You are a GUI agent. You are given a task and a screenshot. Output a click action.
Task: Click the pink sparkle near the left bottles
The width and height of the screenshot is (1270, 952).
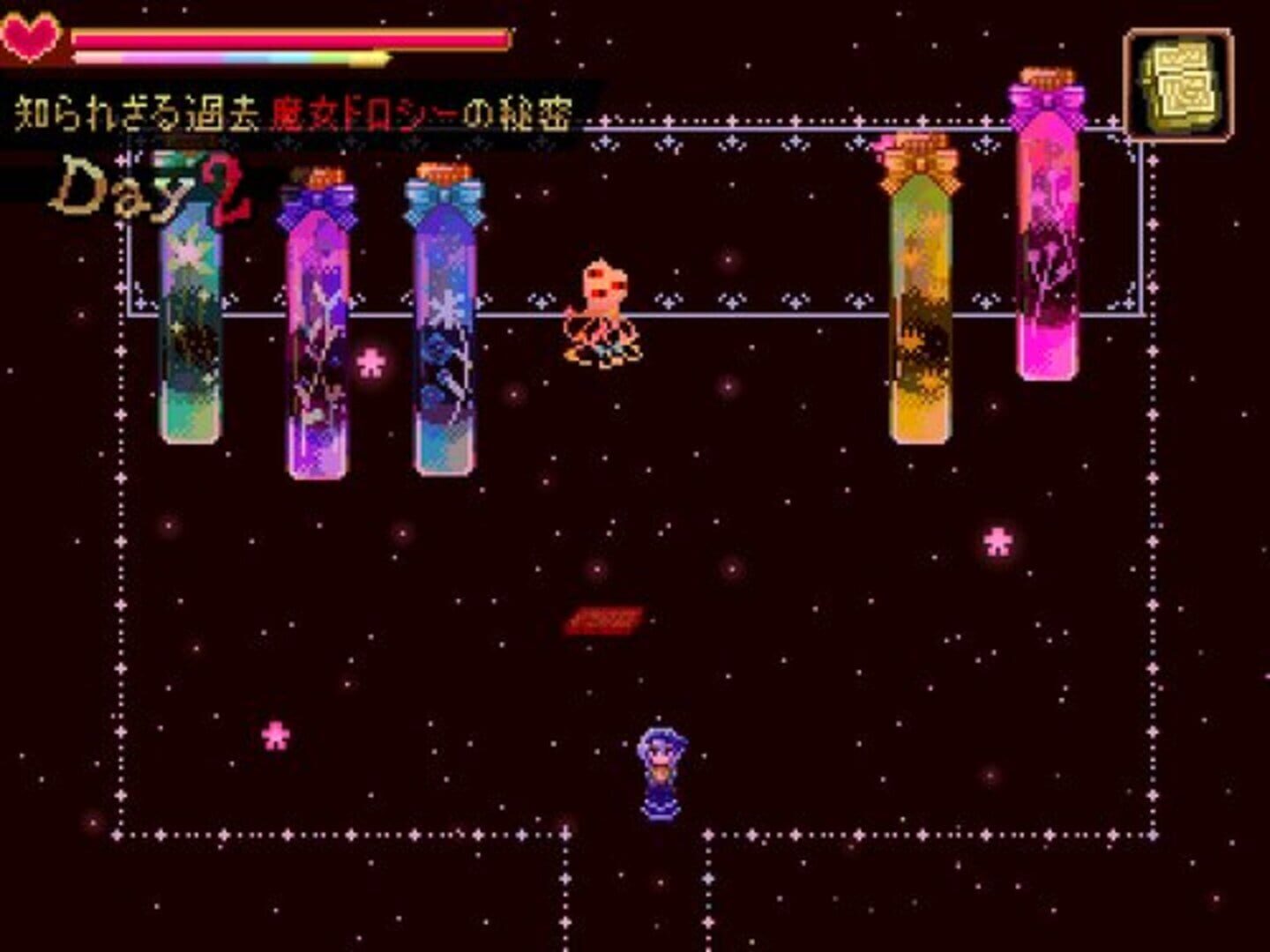pyautogui.click(x=373, y=360)
